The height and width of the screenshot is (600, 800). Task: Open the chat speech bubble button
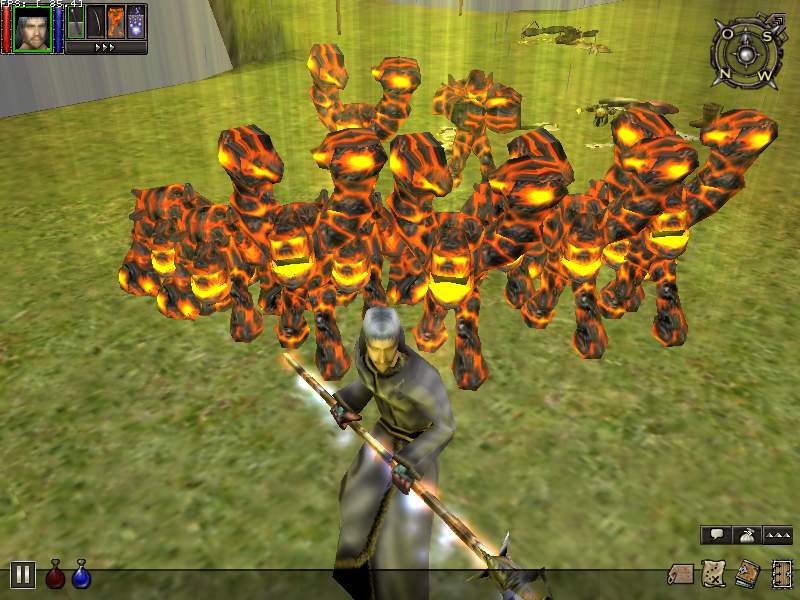point(715,536)
